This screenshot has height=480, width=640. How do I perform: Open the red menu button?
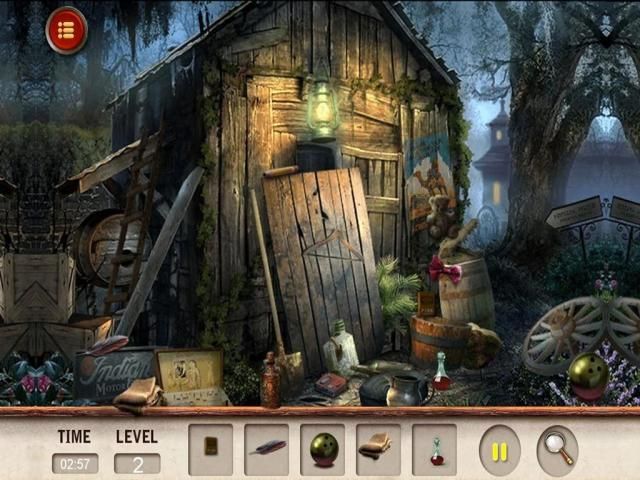pyautogui.click(x=66, y=30)
